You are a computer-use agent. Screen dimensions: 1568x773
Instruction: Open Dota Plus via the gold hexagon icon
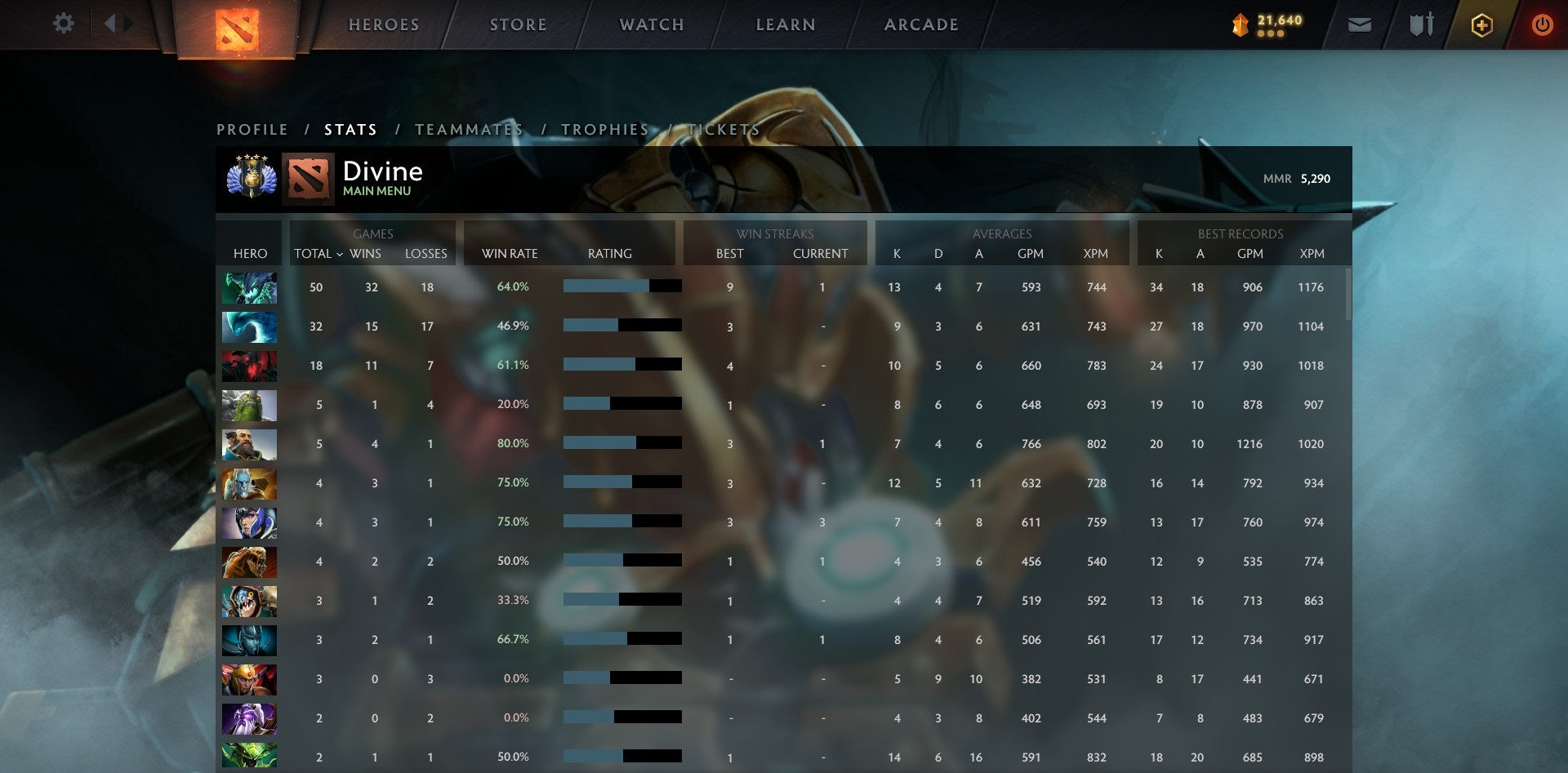pyautogui.click(x=1481, y=24)
